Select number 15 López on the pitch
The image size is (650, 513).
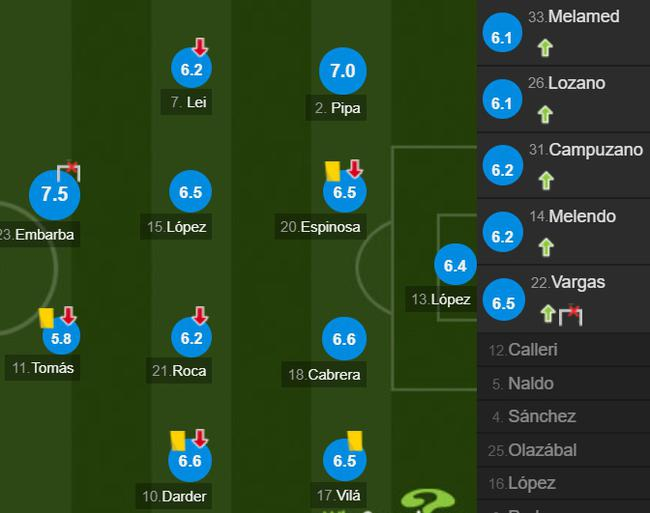[x=191, y=193]
